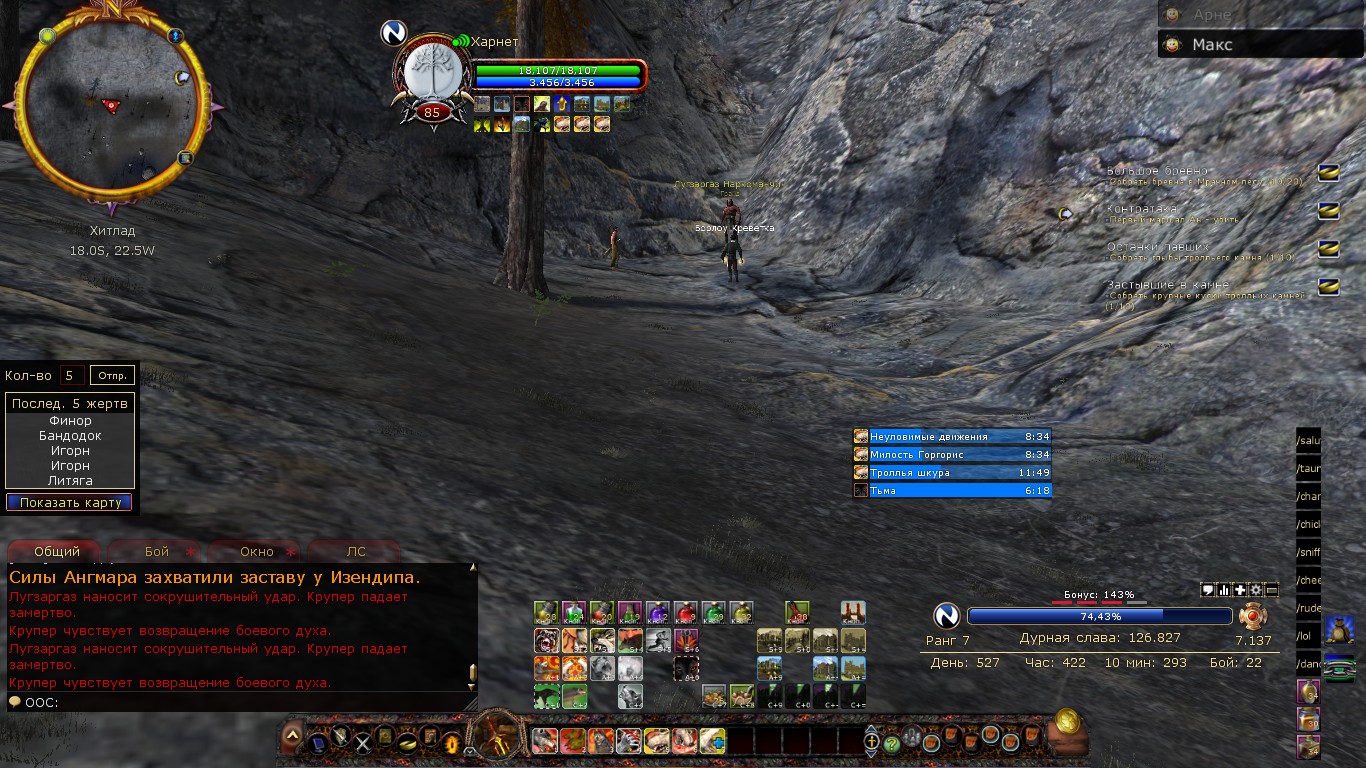Select the Тролья шкура effect timer row
This screenshot has width=1366, height=768.
tap(952, 473)
